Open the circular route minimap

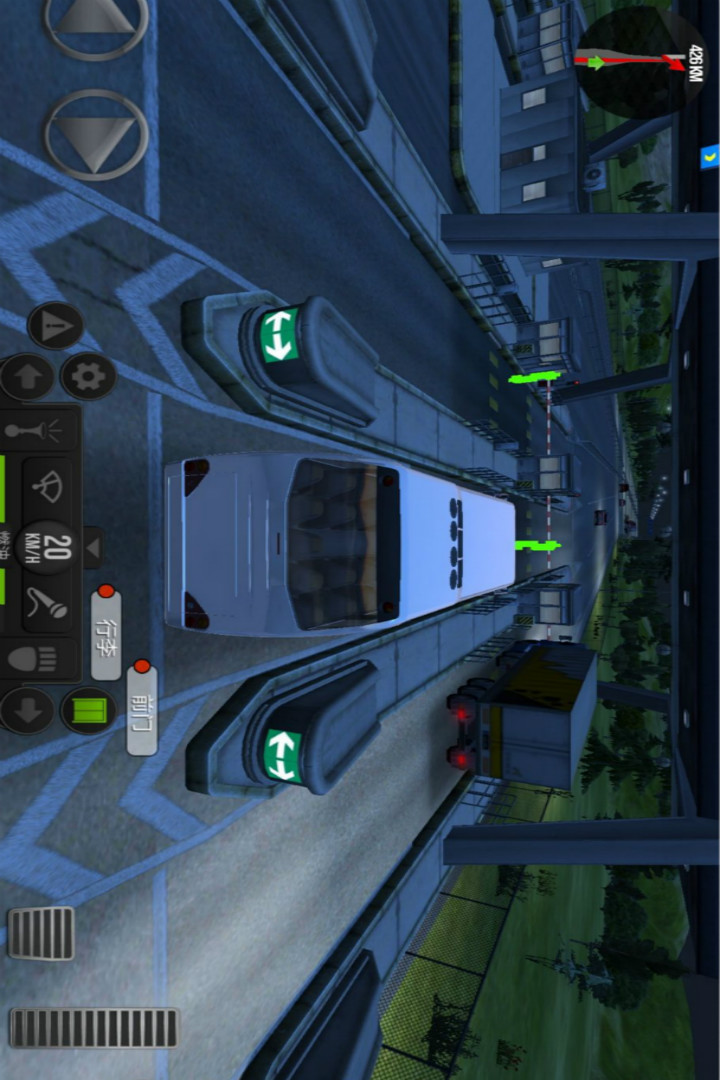point(640,62)
